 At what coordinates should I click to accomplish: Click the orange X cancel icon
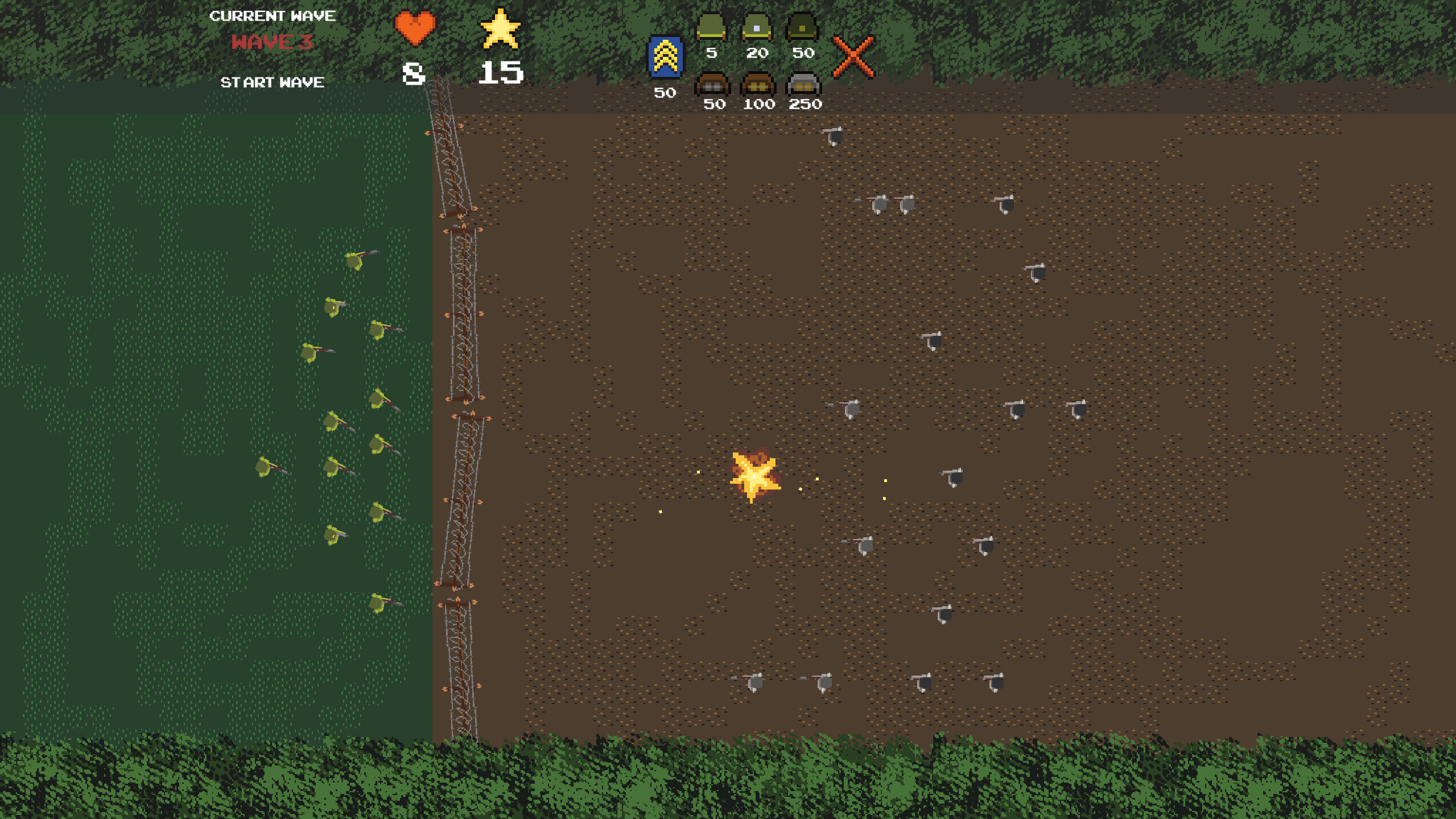point(853,57)
